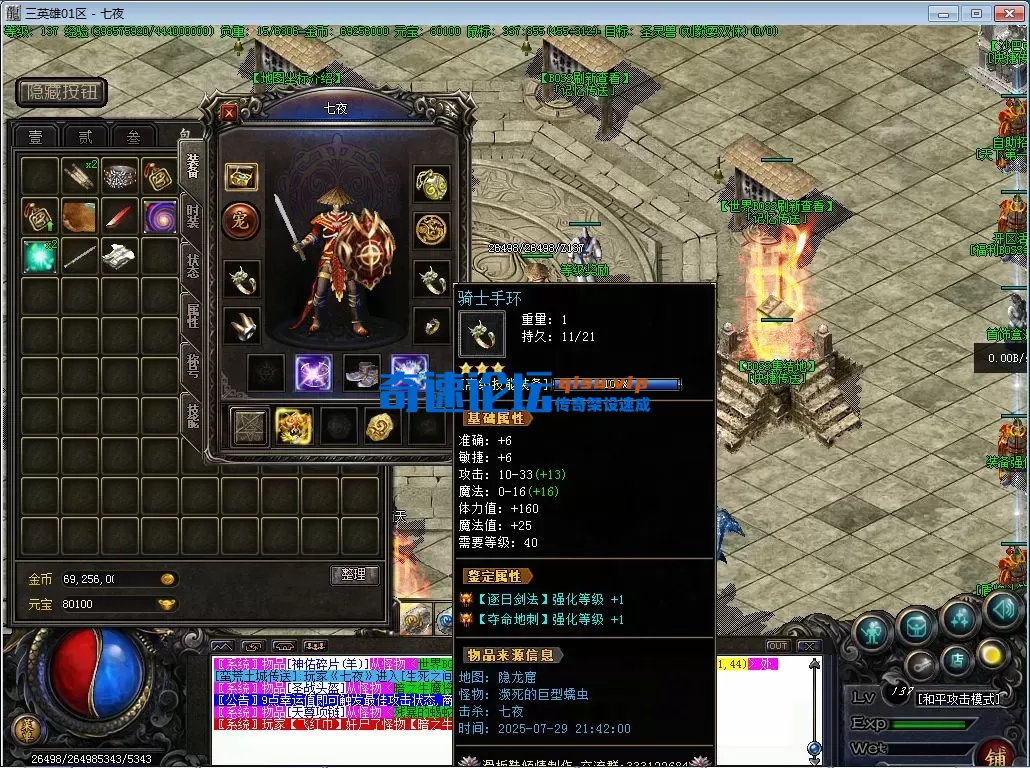Select the red feather item in bag
The image size is (1030, 768).
(x=120, y=215)
